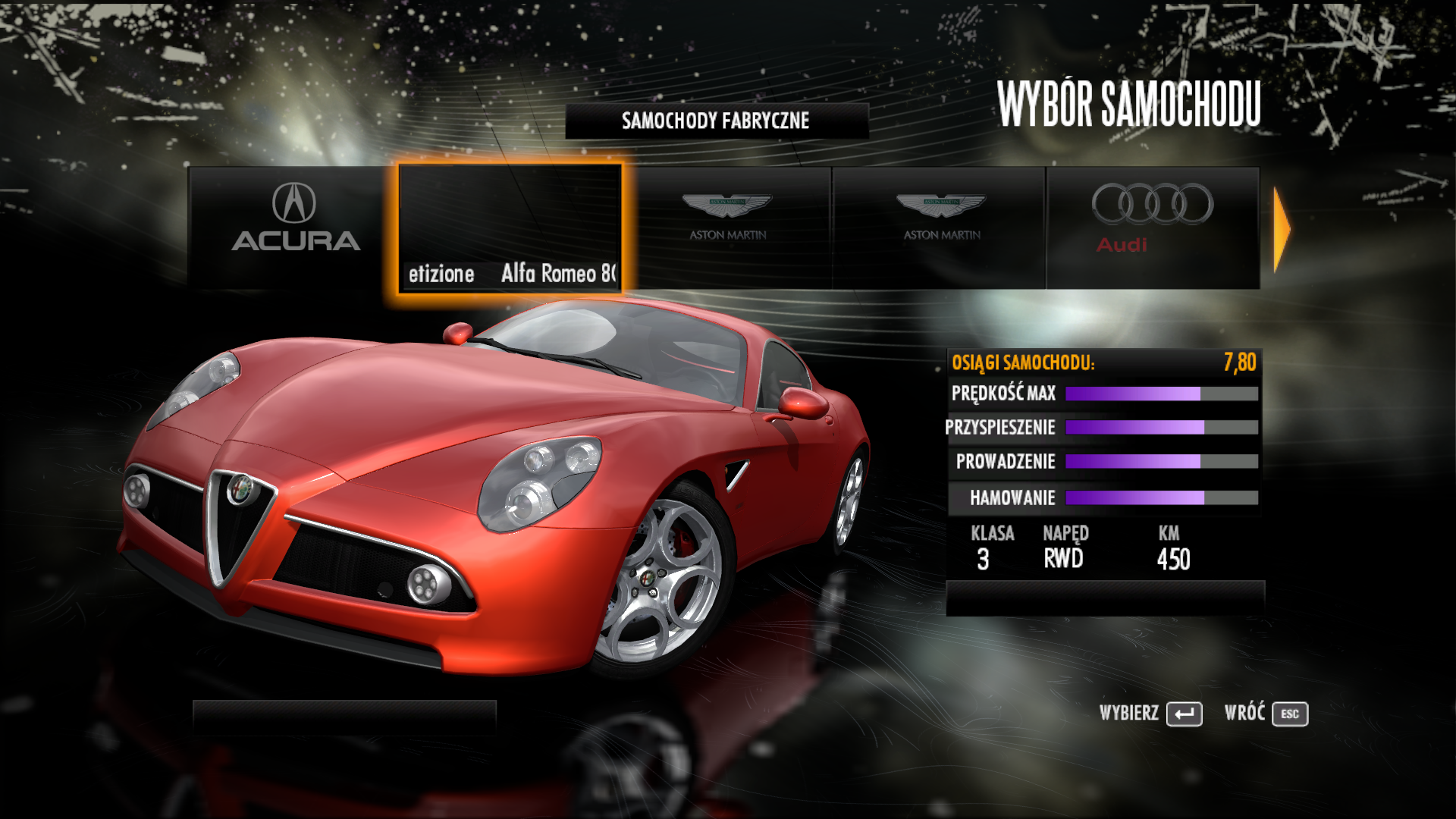Pick the Audi car tile

(1152, 227)
